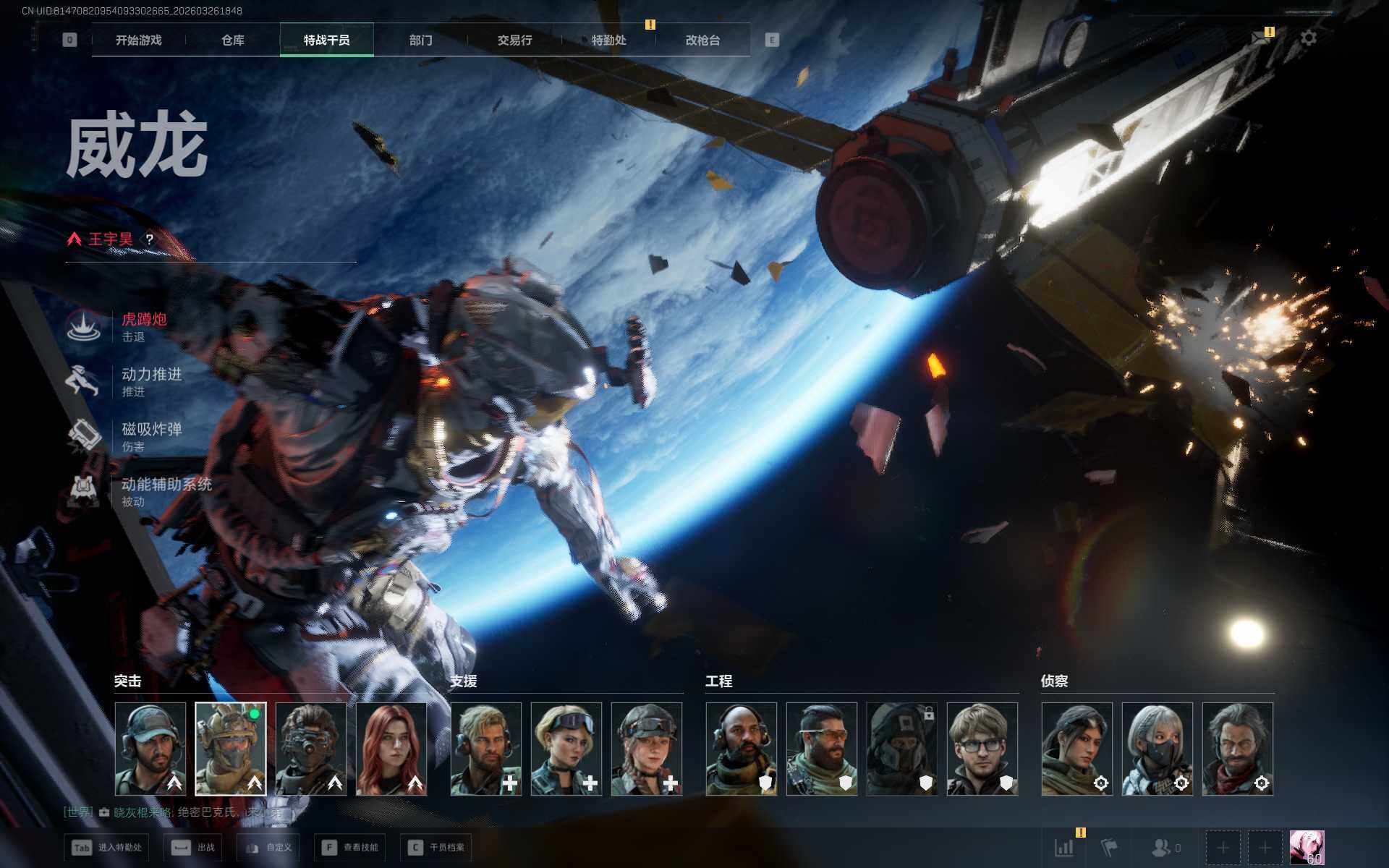This screenshot has height=868, width=1389.
Task: Open the settings gear icon
Action: 1308,38
